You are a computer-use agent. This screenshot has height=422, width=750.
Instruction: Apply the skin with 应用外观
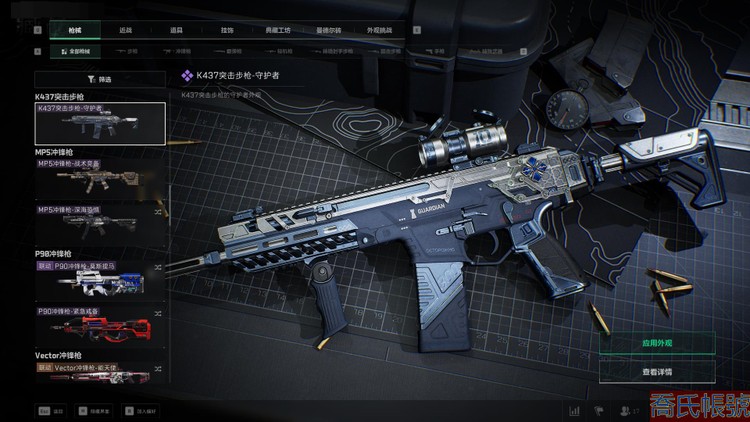point(657,343)
